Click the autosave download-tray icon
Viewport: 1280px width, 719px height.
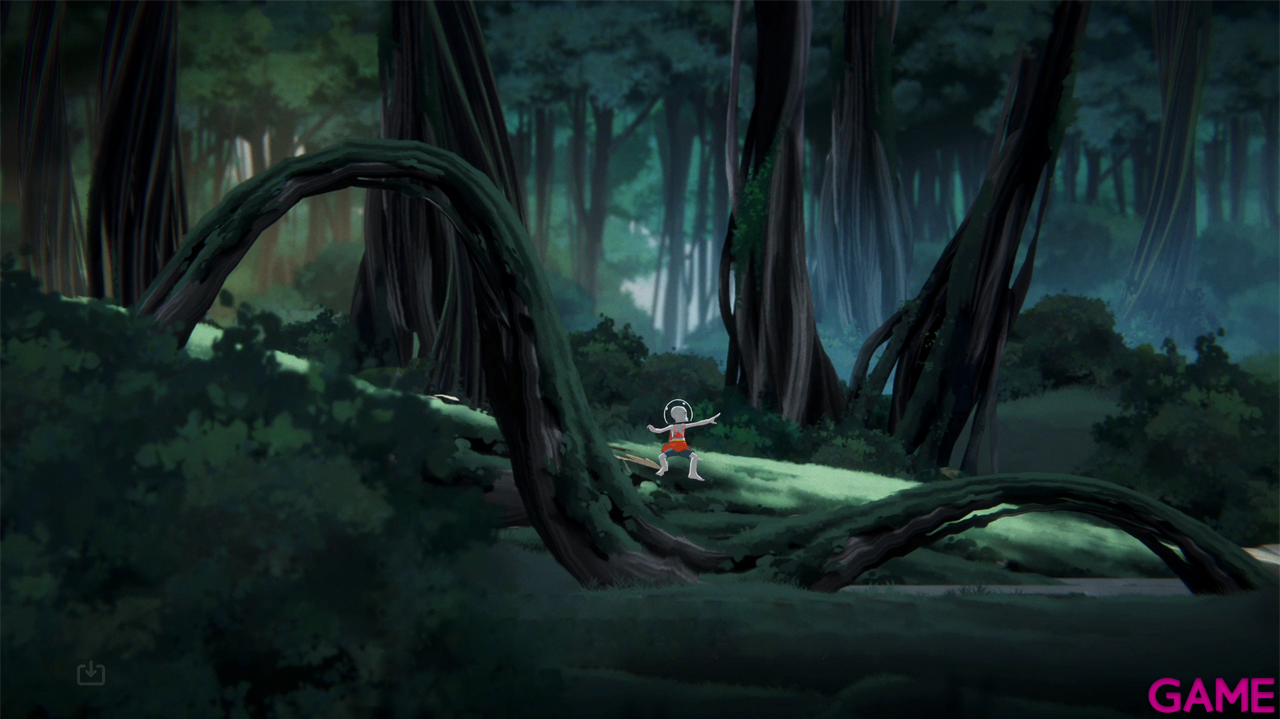click(91, 673)
